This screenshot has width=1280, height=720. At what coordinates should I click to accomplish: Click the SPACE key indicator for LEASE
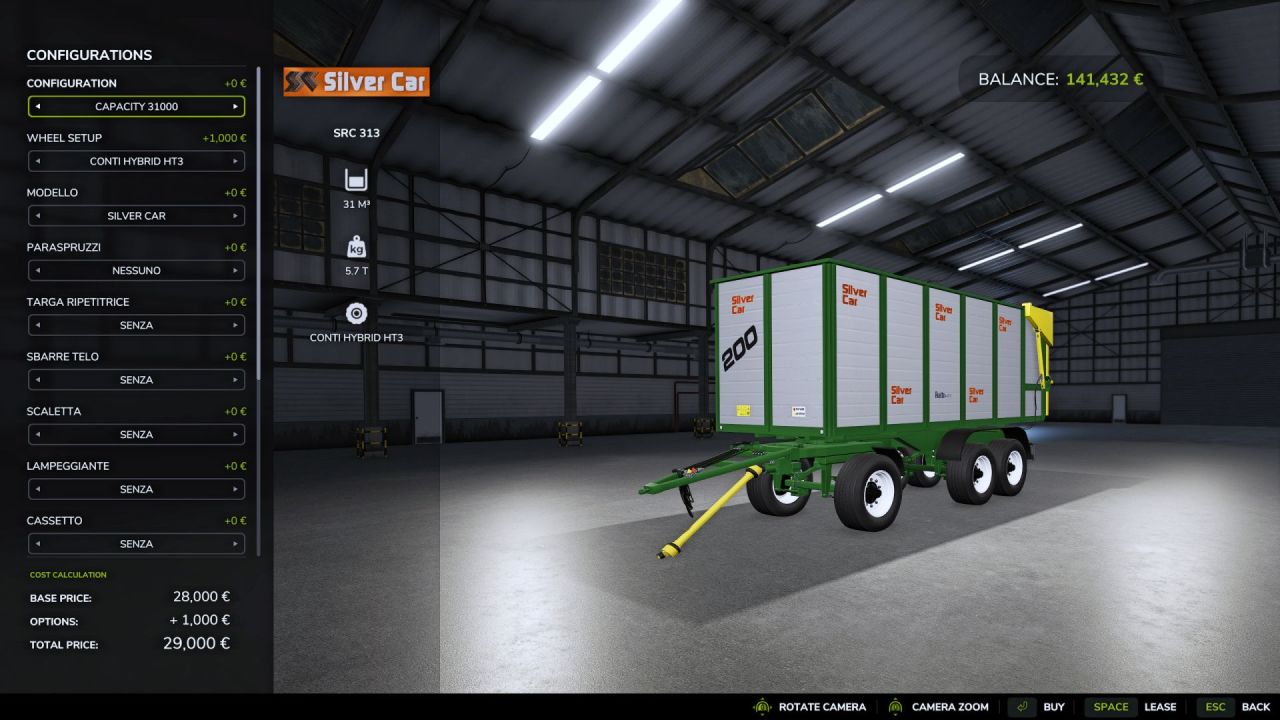click(1111, 706)
